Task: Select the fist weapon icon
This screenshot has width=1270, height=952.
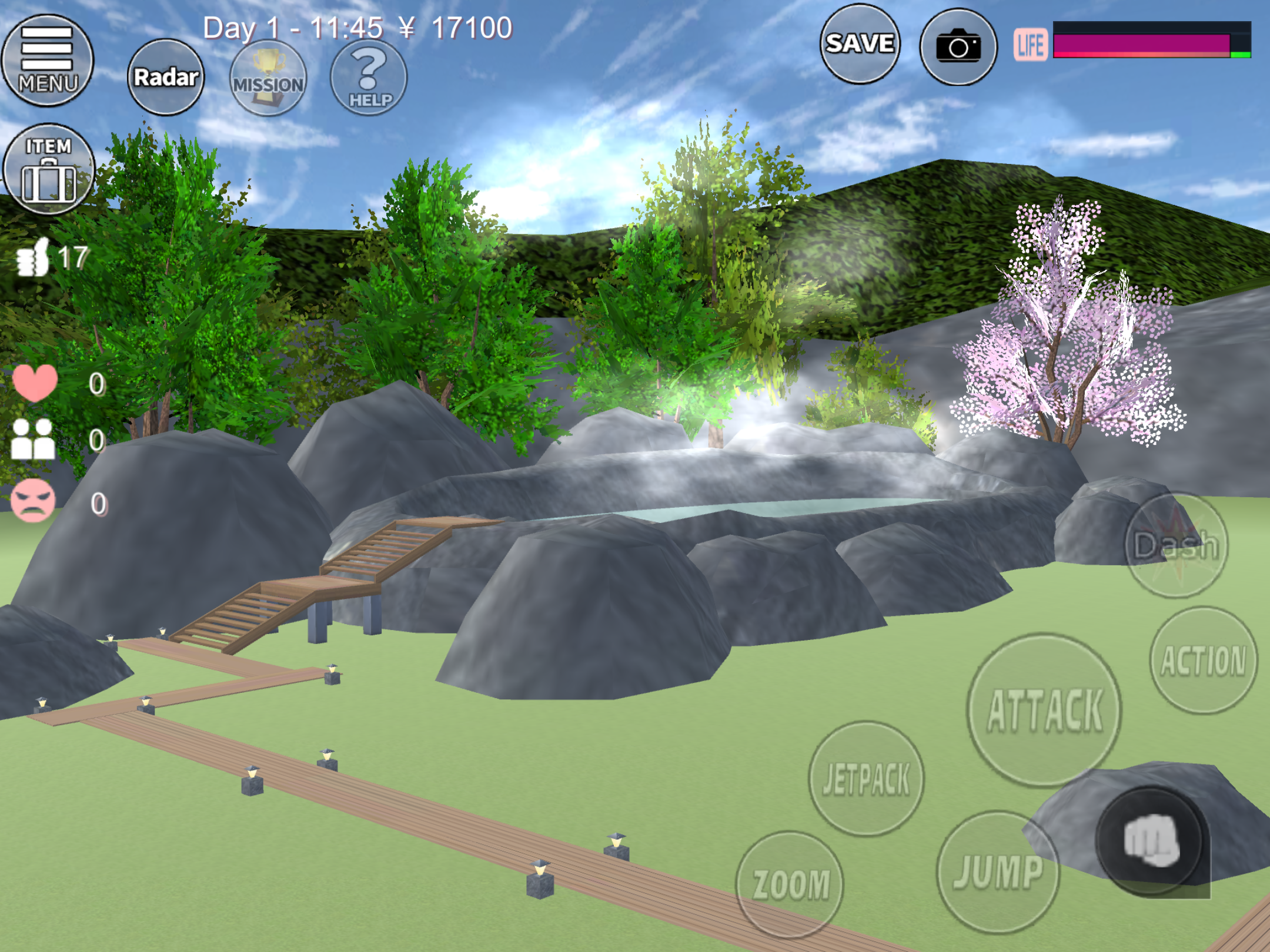Action: tap(1151, 841)
